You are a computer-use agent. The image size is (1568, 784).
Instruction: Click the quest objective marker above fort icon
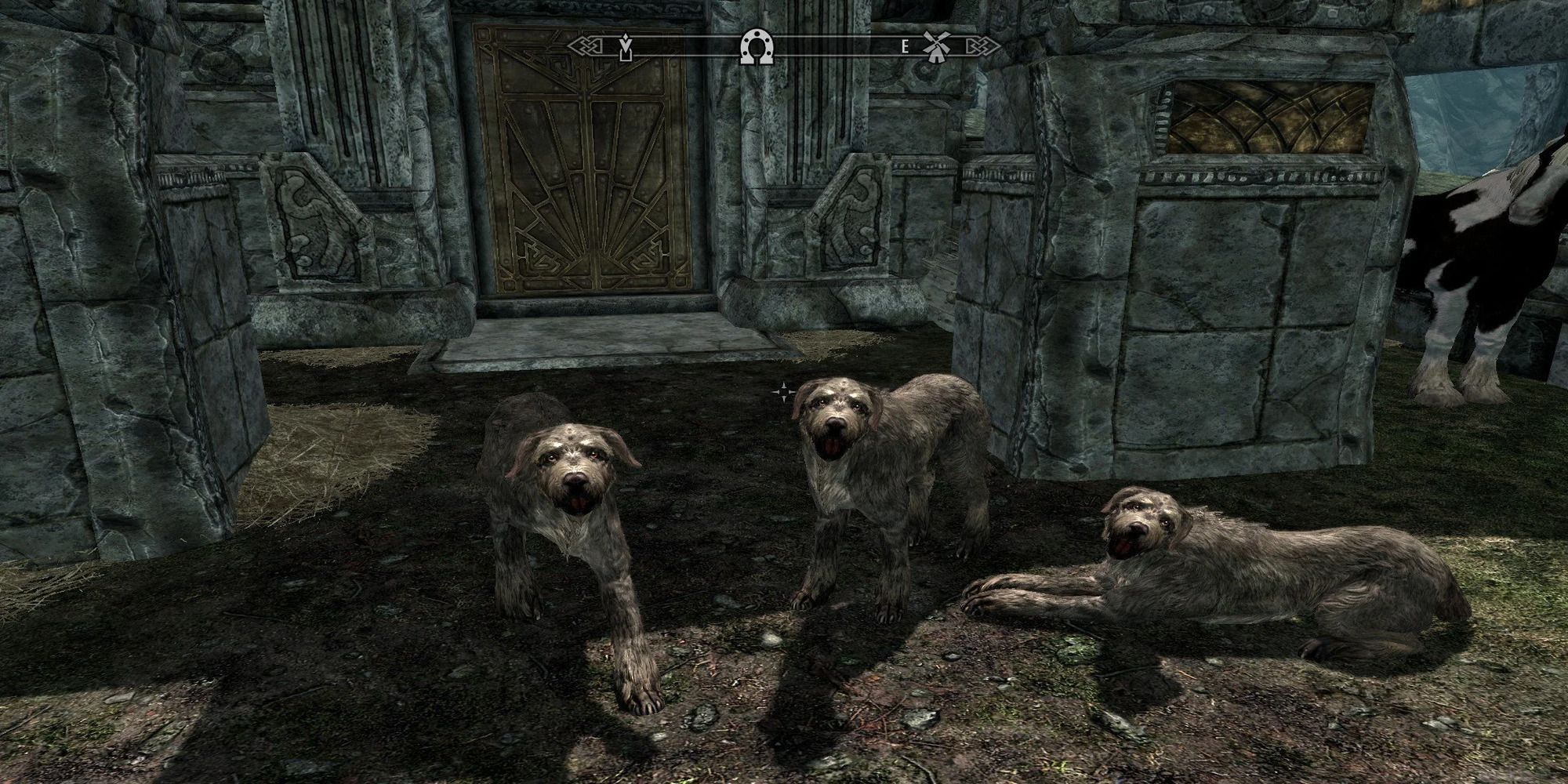point(624,36)
